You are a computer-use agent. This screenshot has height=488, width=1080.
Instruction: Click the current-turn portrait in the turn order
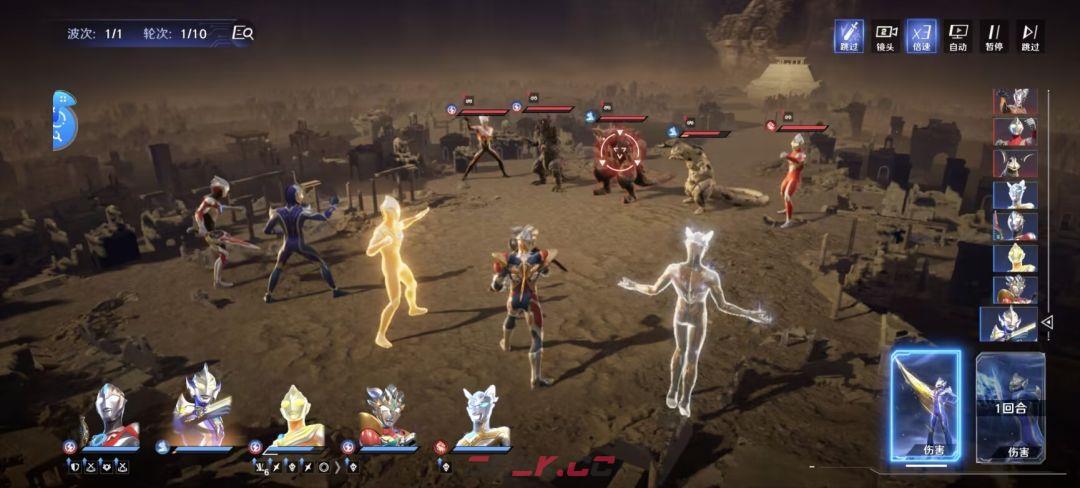[x=1007, y=323]
